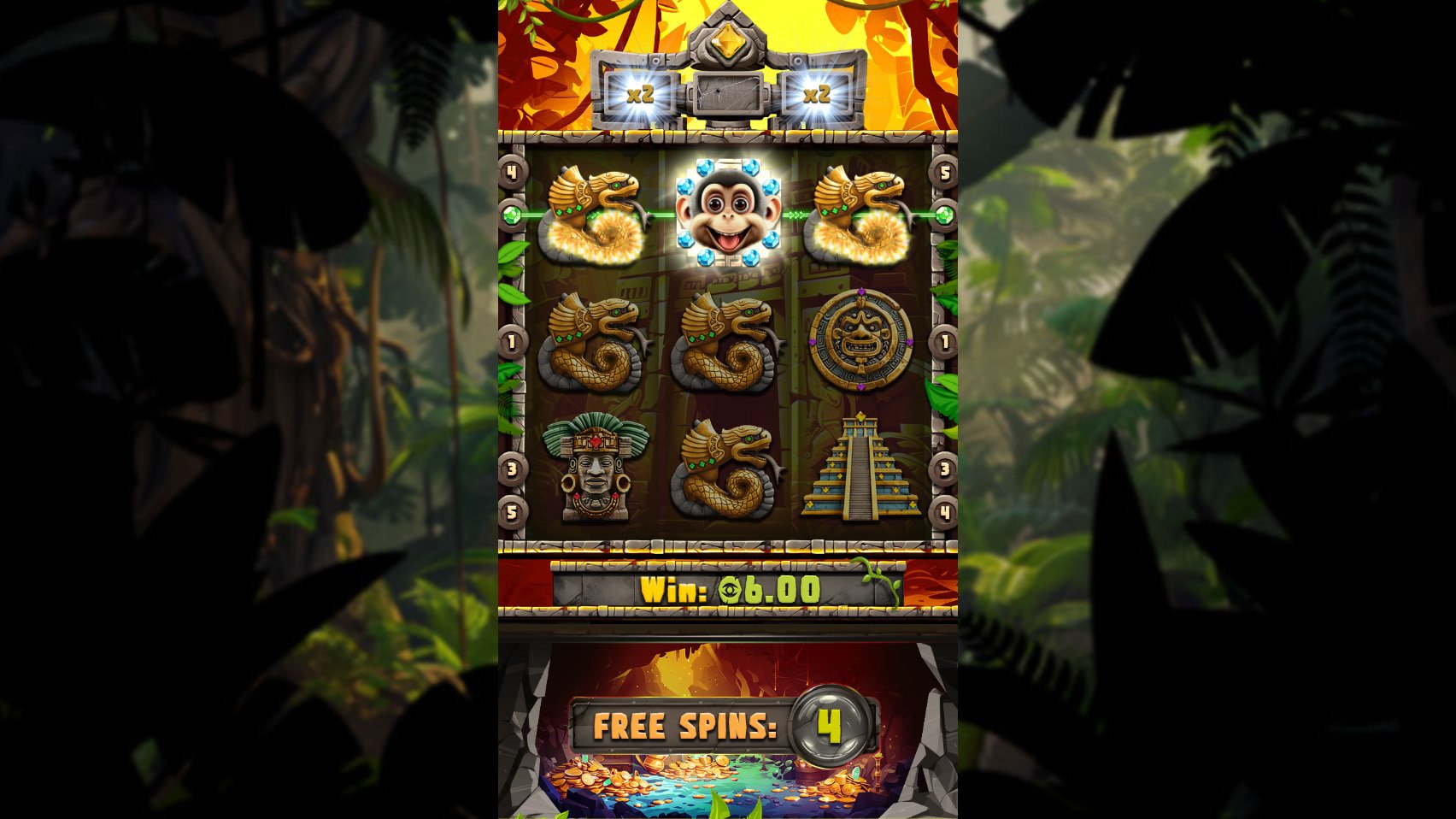Click the FREE SPINS label
1456x819 pixels.
click(684, 723)
